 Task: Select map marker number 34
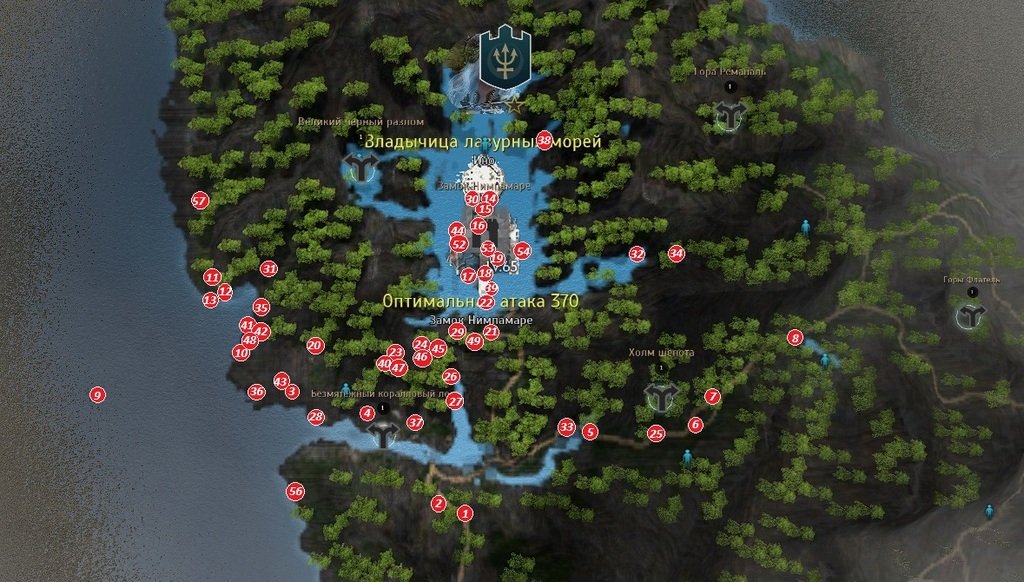coord(676,253)
